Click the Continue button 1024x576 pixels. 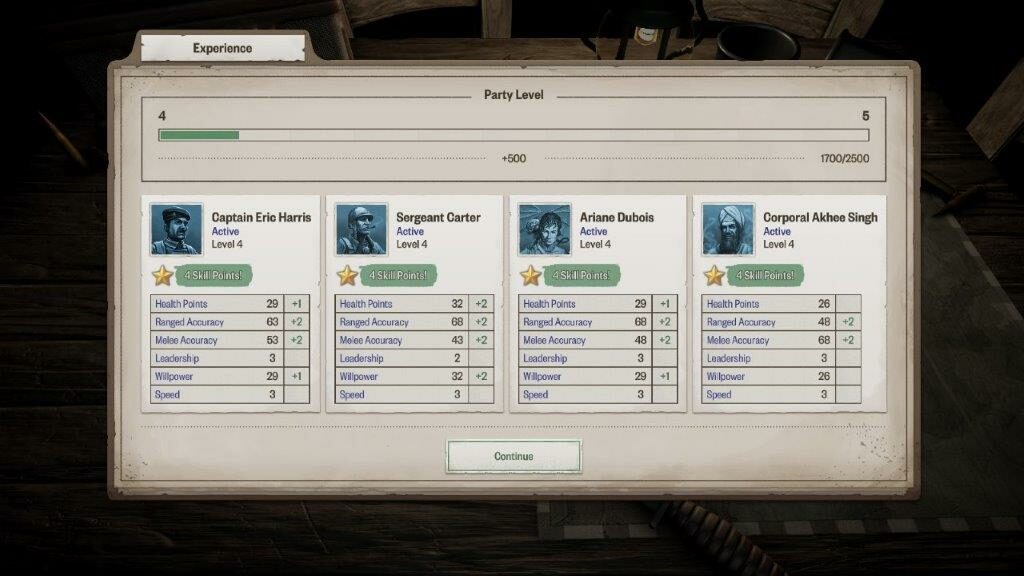point(513,456)
